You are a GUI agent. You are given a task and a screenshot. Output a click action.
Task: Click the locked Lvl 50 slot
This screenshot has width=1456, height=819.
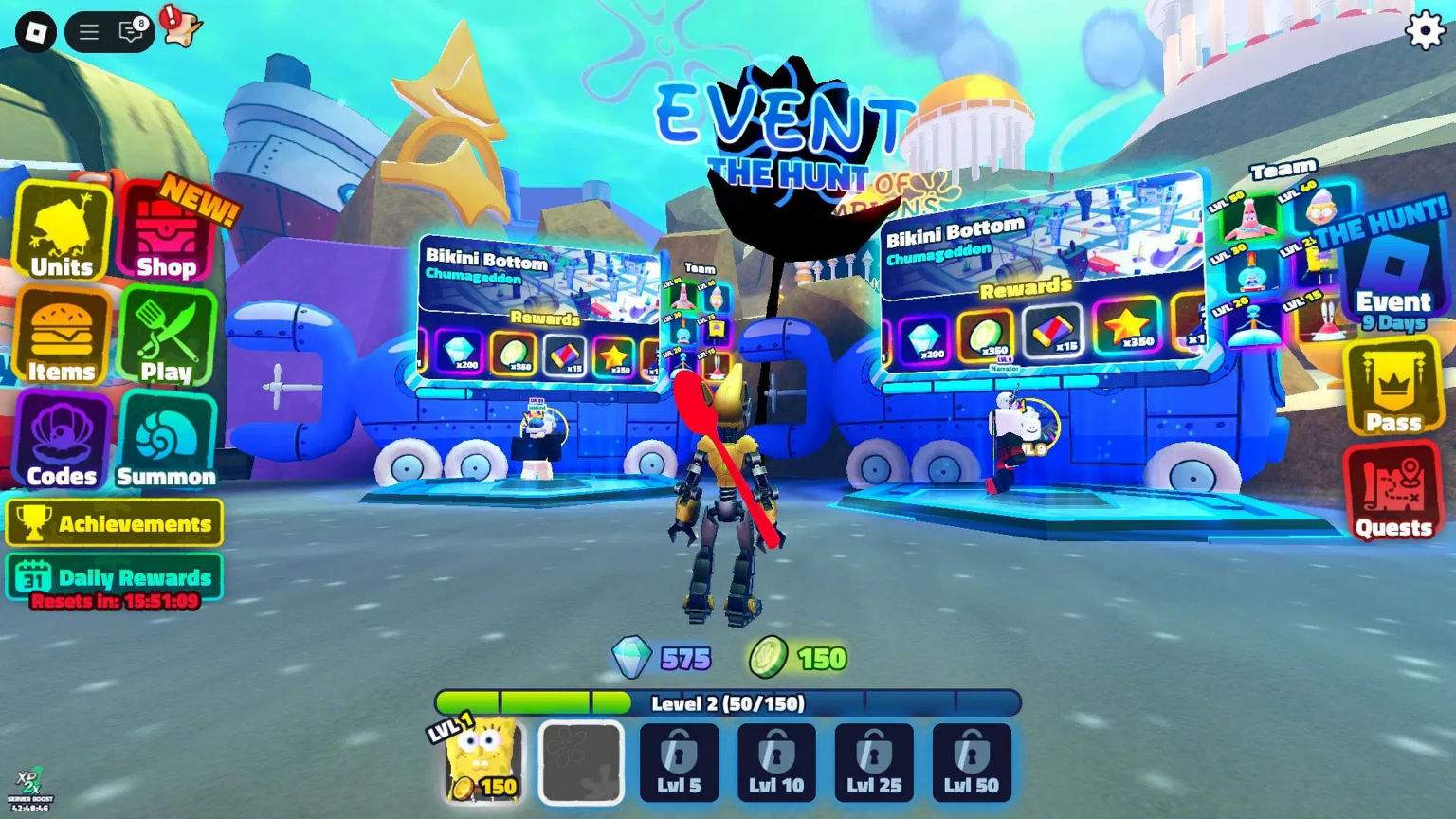click(972, 763)
